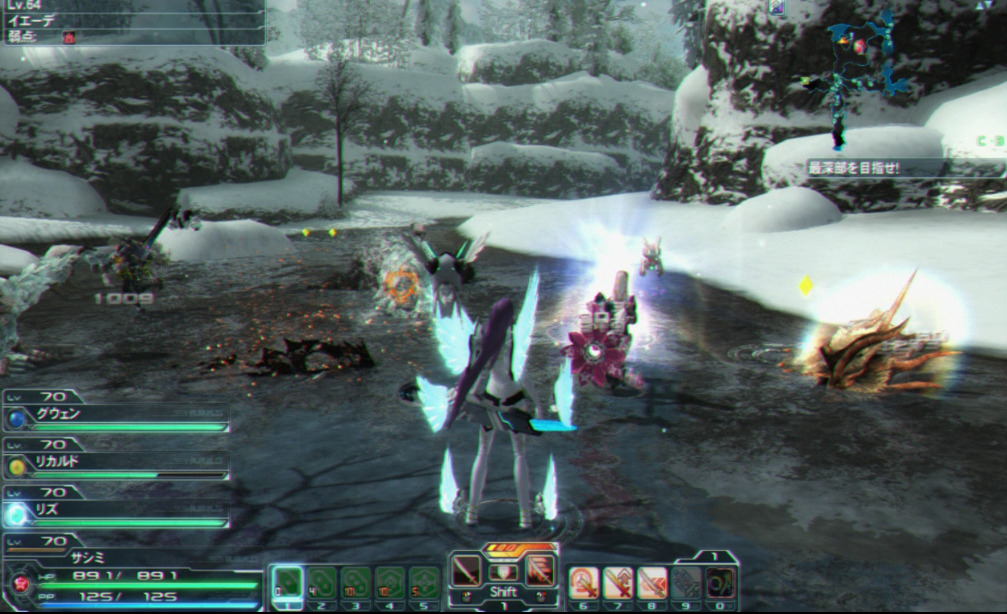Select the right slashing photon art icon
The width and height of the screenshot is (1007, 614).
click(540, 571)
